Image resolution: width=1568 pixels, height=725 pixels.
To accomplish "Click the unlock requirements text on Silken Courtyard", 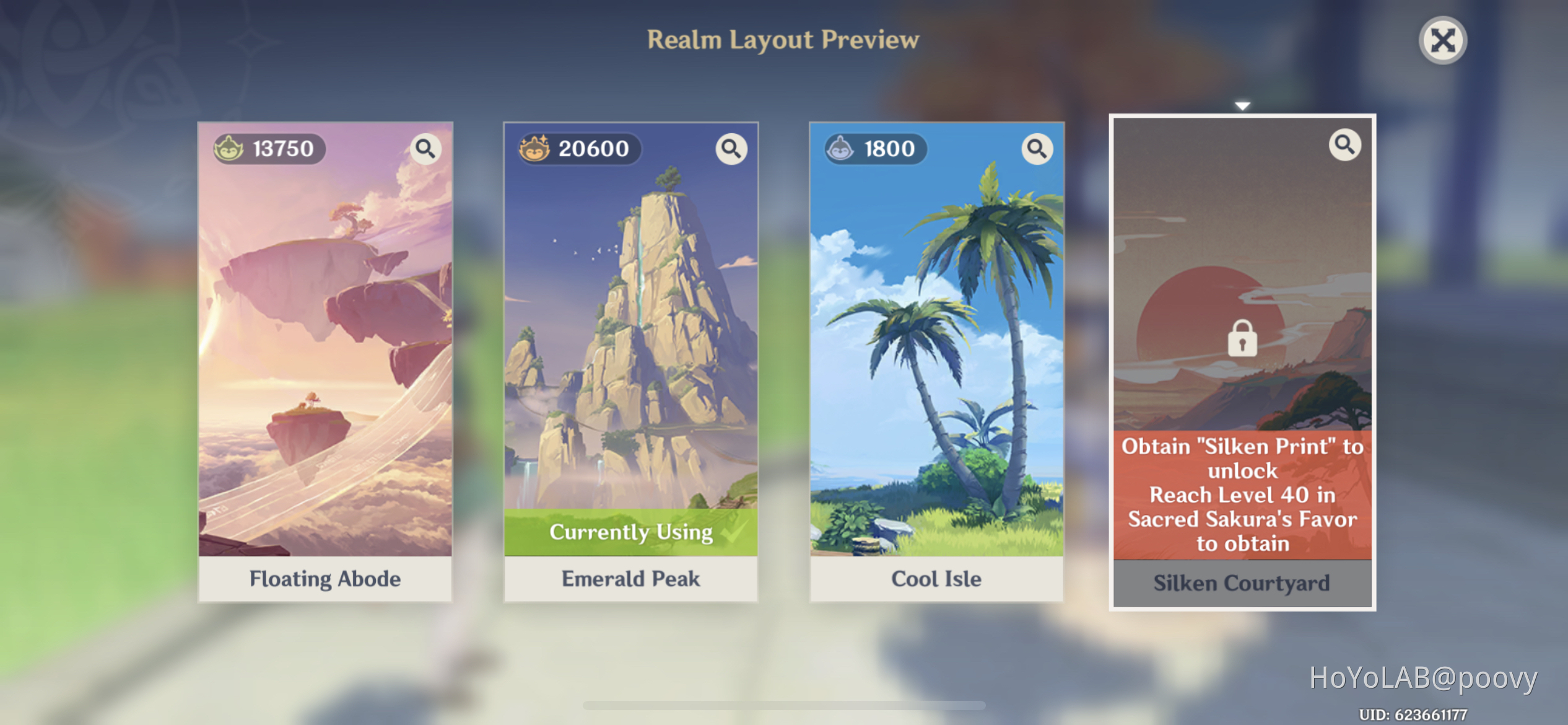I will coord(1242,494).
